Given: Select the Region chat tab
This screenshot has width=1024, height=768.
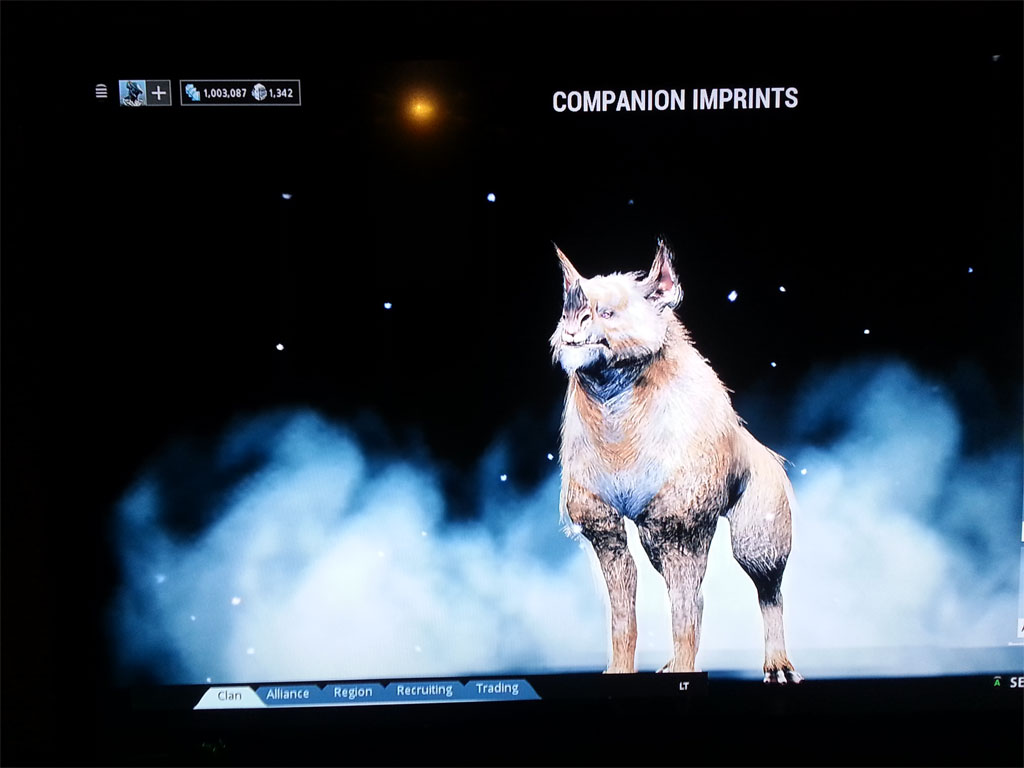Looking at the screenshot, I should click(x=353, y=692).
